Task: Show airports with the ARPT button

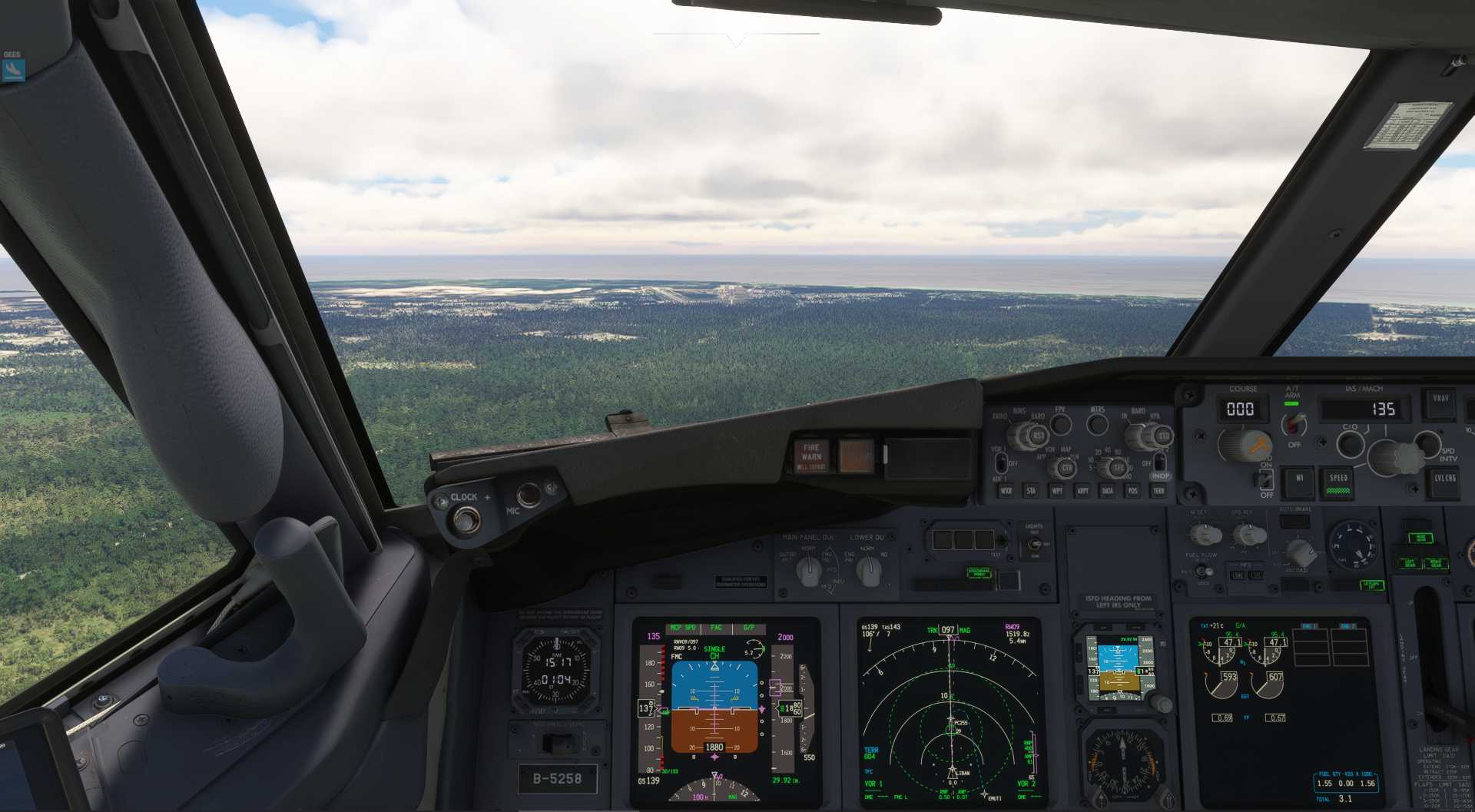Action: point(1082,491)
